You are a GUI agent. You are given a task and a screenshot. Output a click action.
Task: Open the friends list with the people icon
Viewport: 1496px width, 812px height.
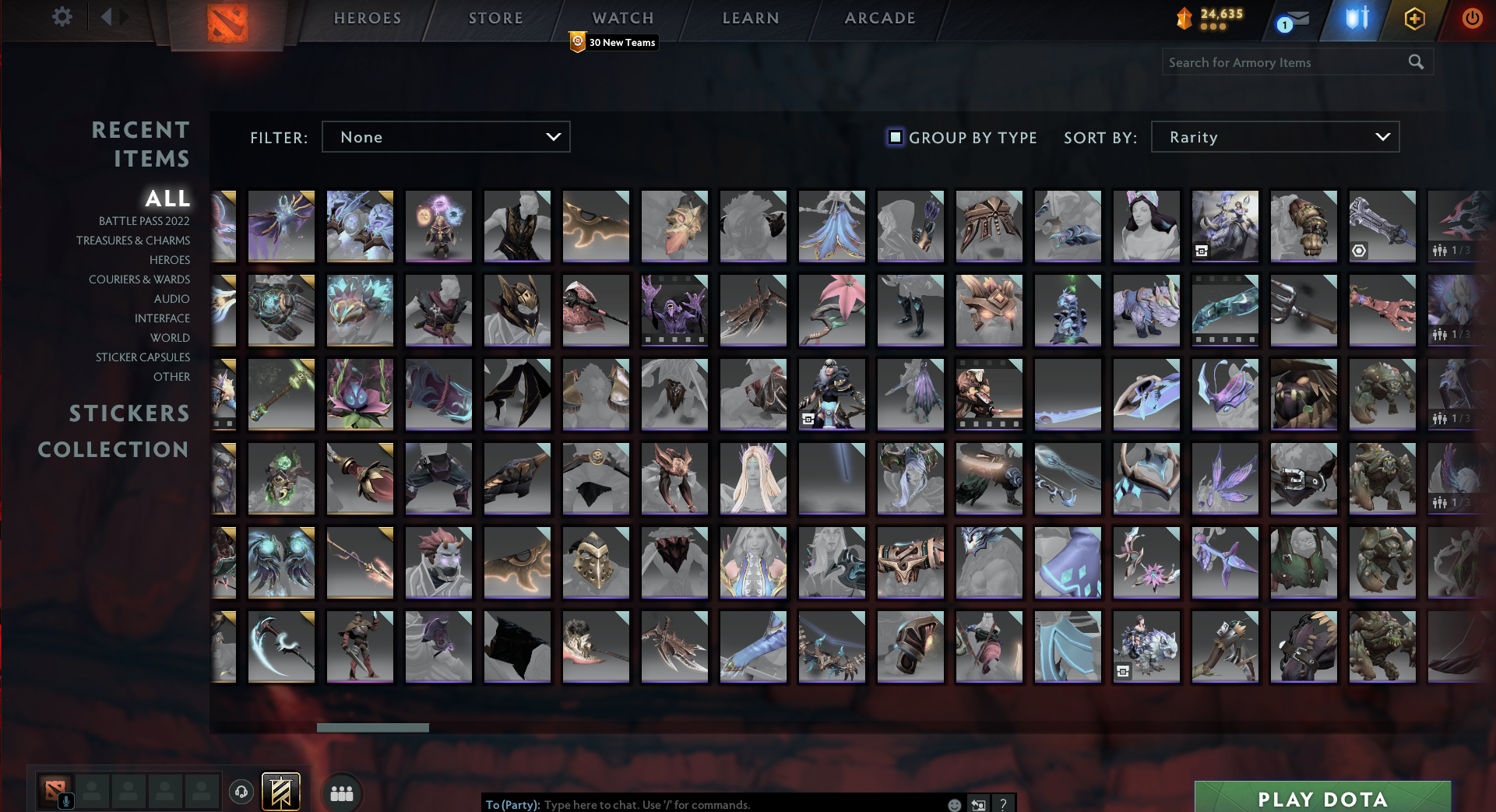[x=341, y=793]
